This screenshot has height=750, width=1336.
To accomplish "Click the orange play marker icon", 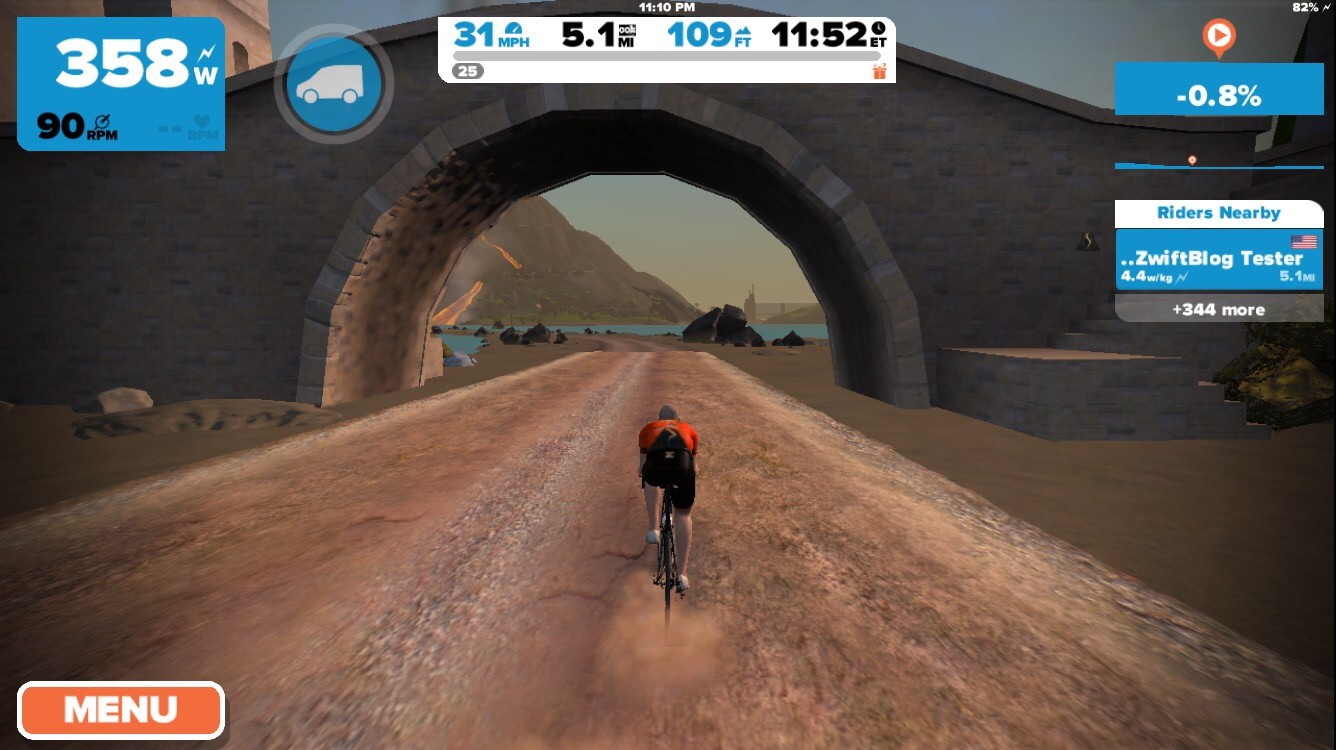I will coord(1218,38).
